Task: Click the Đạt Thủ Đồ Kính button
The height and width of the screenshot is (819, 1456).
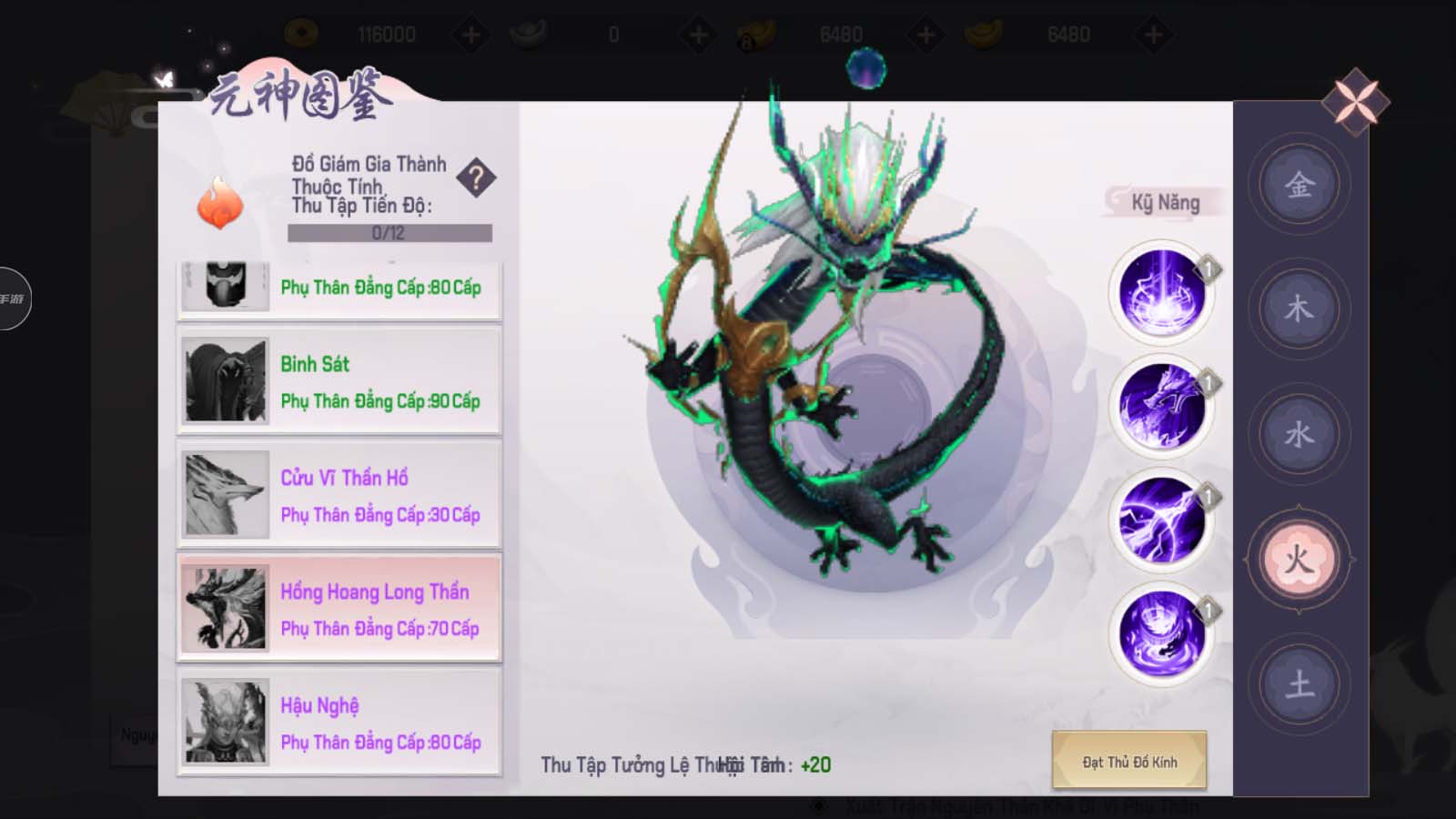Action: pos(1129,761)
